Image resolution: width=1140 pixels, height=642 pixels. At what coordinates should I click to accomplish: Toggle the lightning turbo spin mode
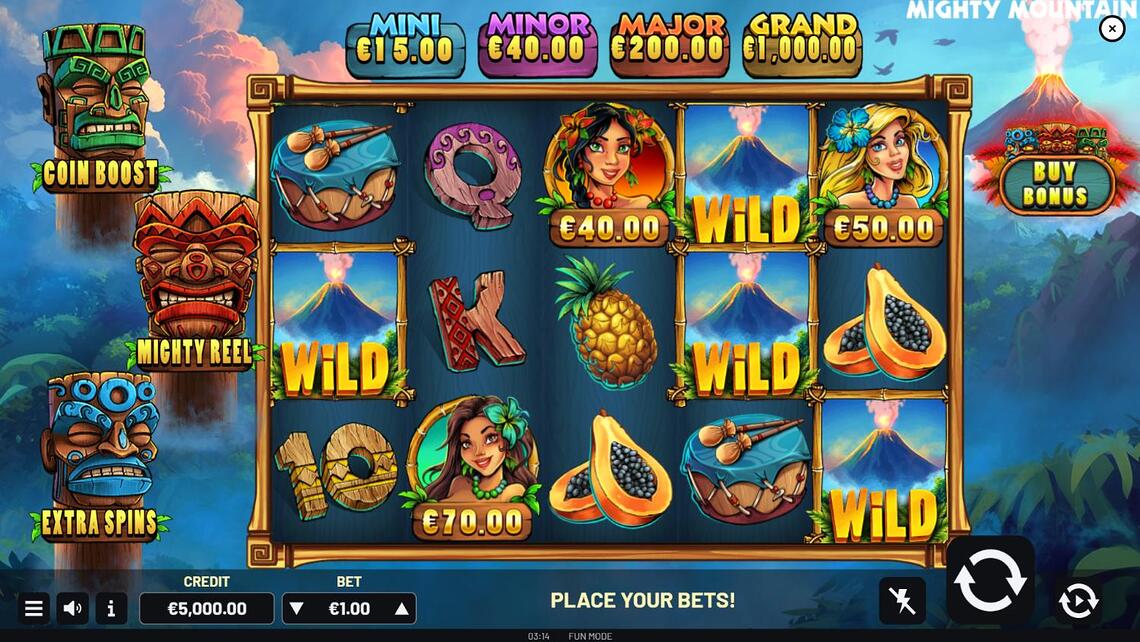coord(901,600)
